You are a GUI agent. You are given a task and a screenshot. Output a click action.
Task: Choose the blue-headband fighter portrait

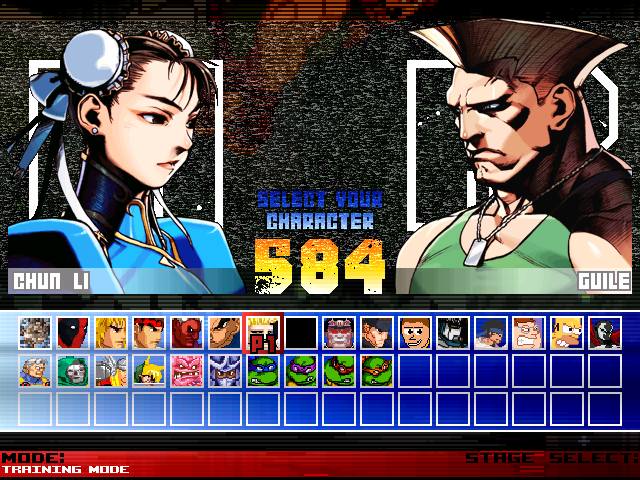491,332
